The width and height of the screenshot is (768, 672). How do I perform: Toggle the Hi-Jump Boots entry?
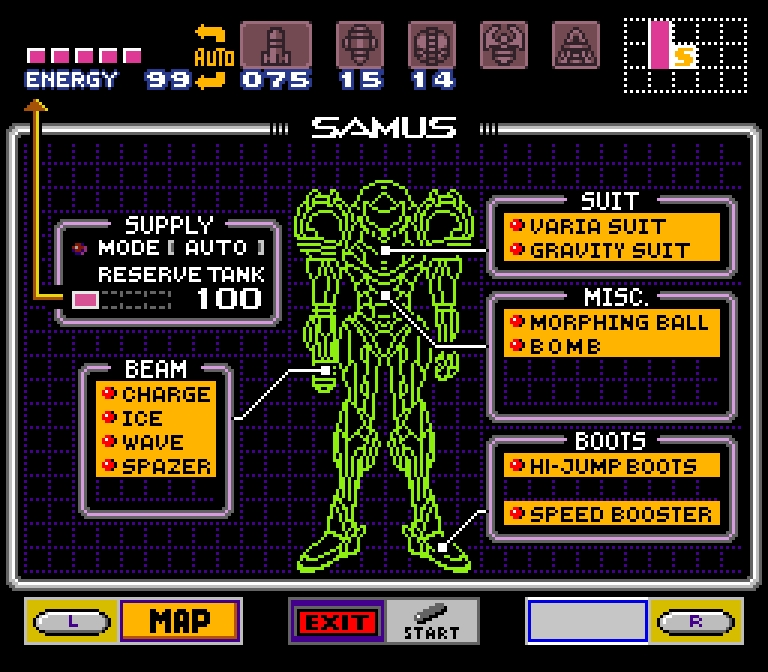pyautogui.click(x=611, y=466)
